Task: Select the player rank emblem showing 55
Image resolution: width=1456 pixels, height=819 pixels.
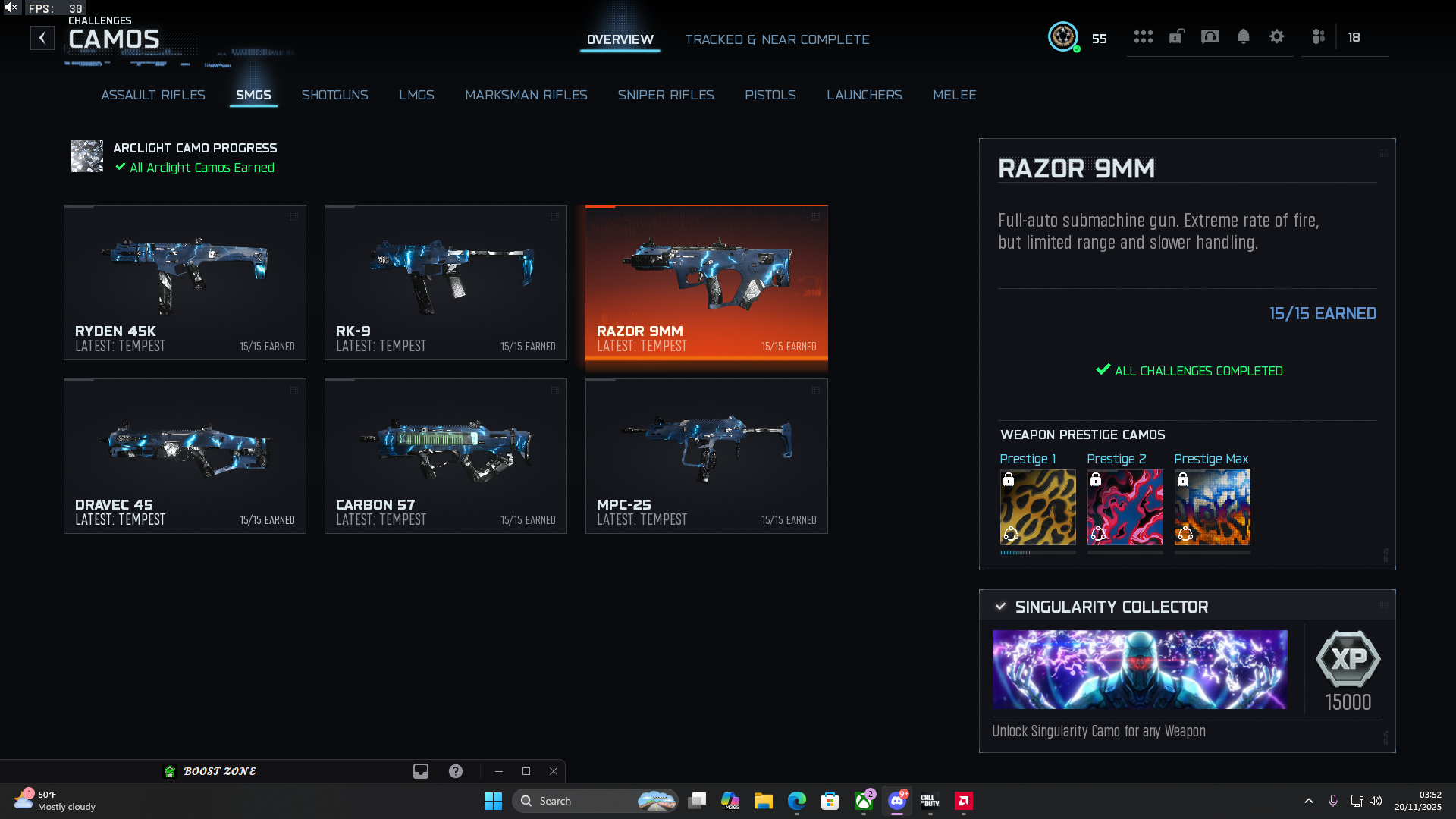Action: point(1064,36)
